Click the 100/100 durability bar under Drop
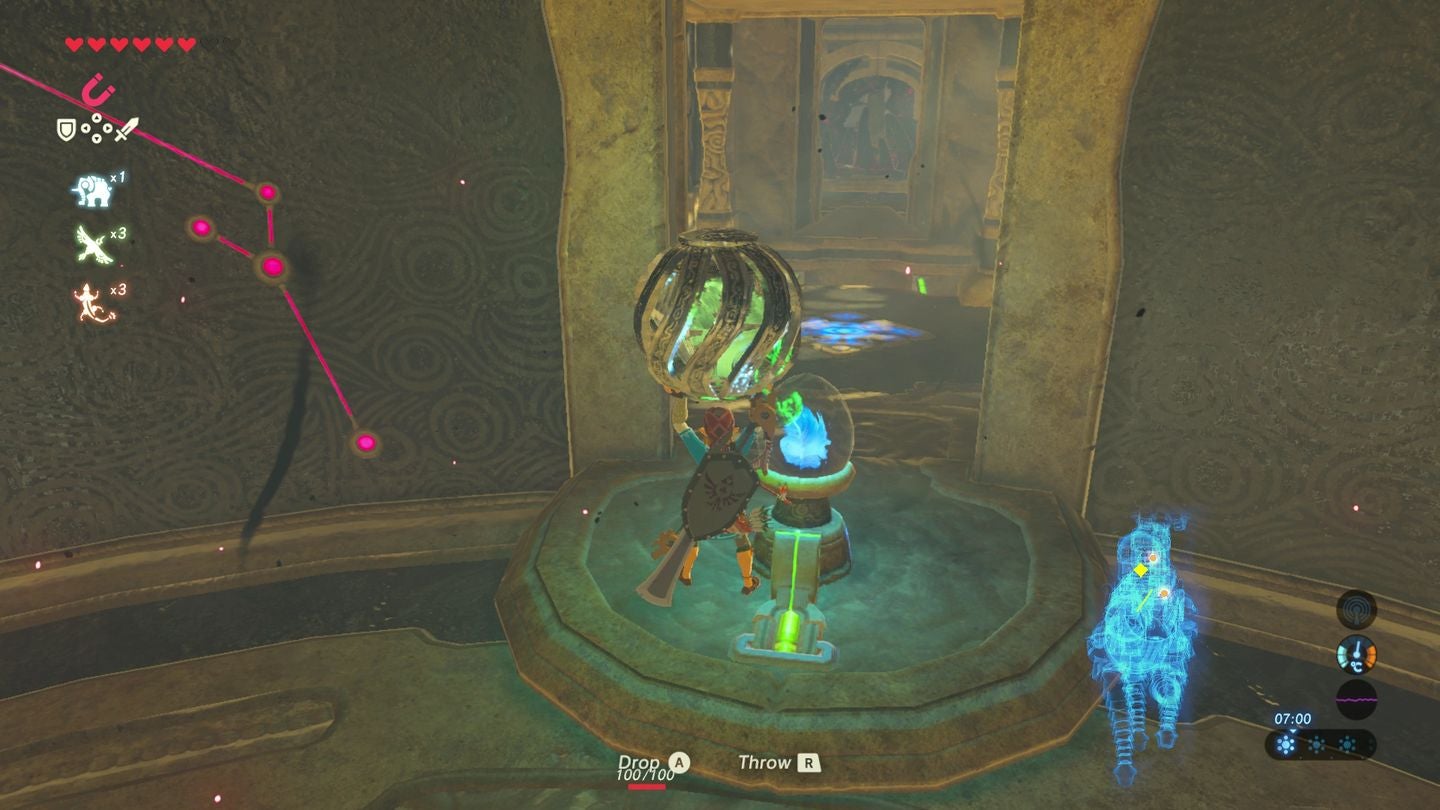 pos(645,782)
